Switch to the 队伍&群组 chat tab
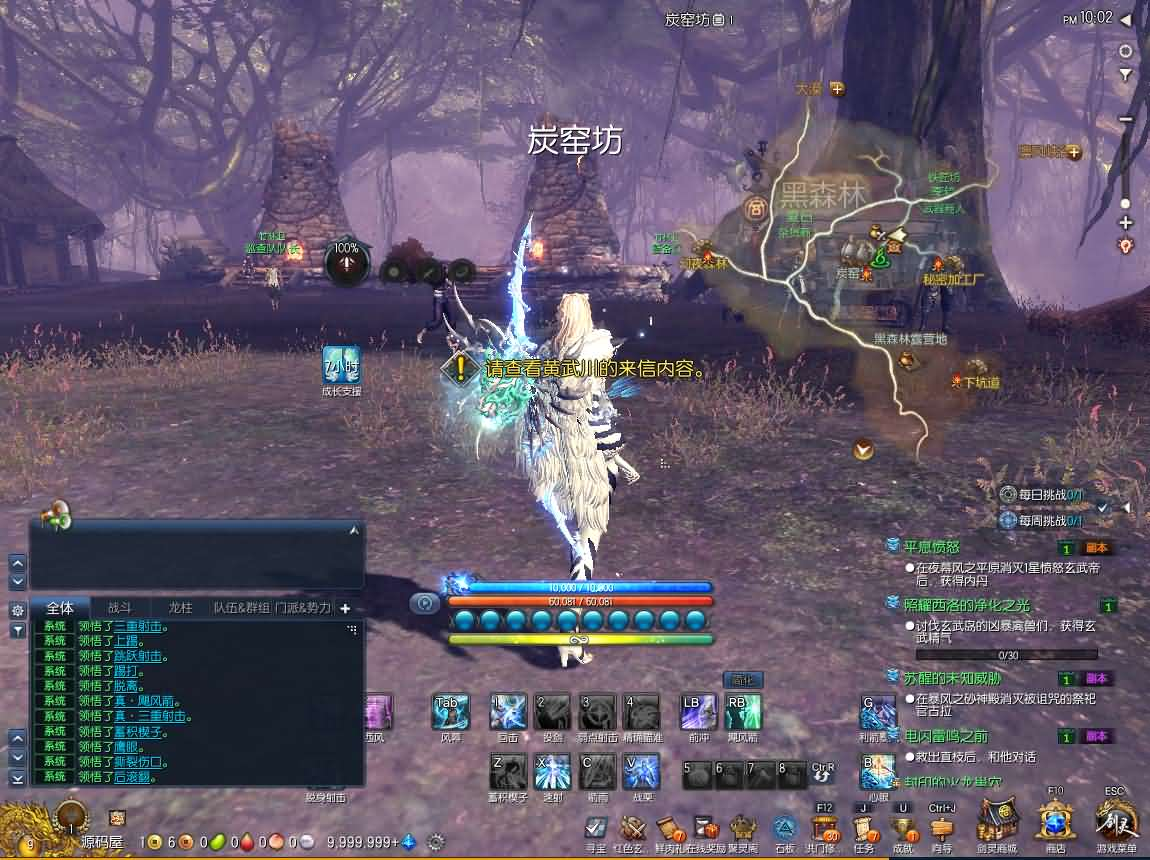 point(241,607)
